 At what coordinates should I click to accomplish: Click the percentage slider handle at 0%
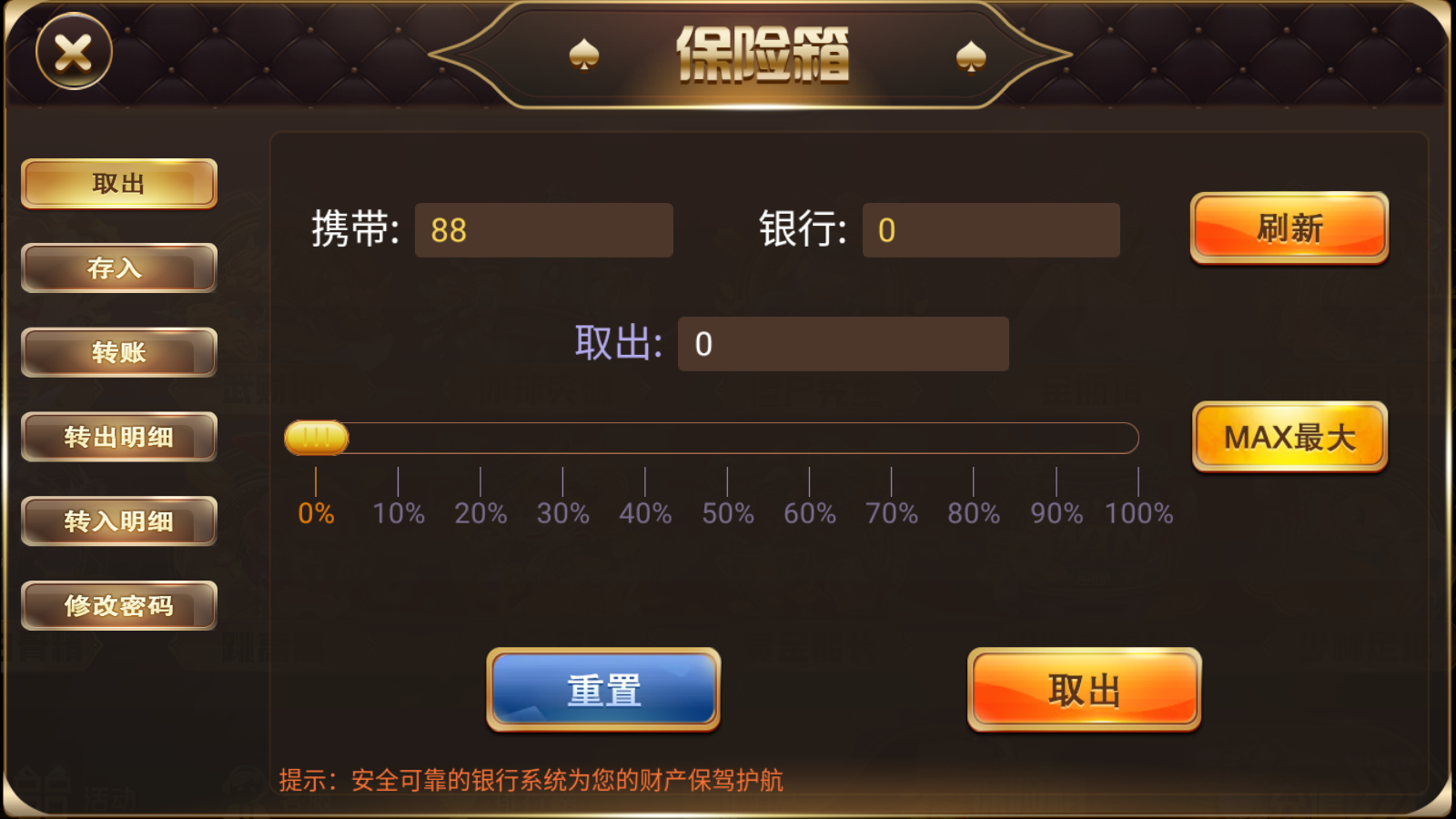pyautogui.click(x=316, y=438)
